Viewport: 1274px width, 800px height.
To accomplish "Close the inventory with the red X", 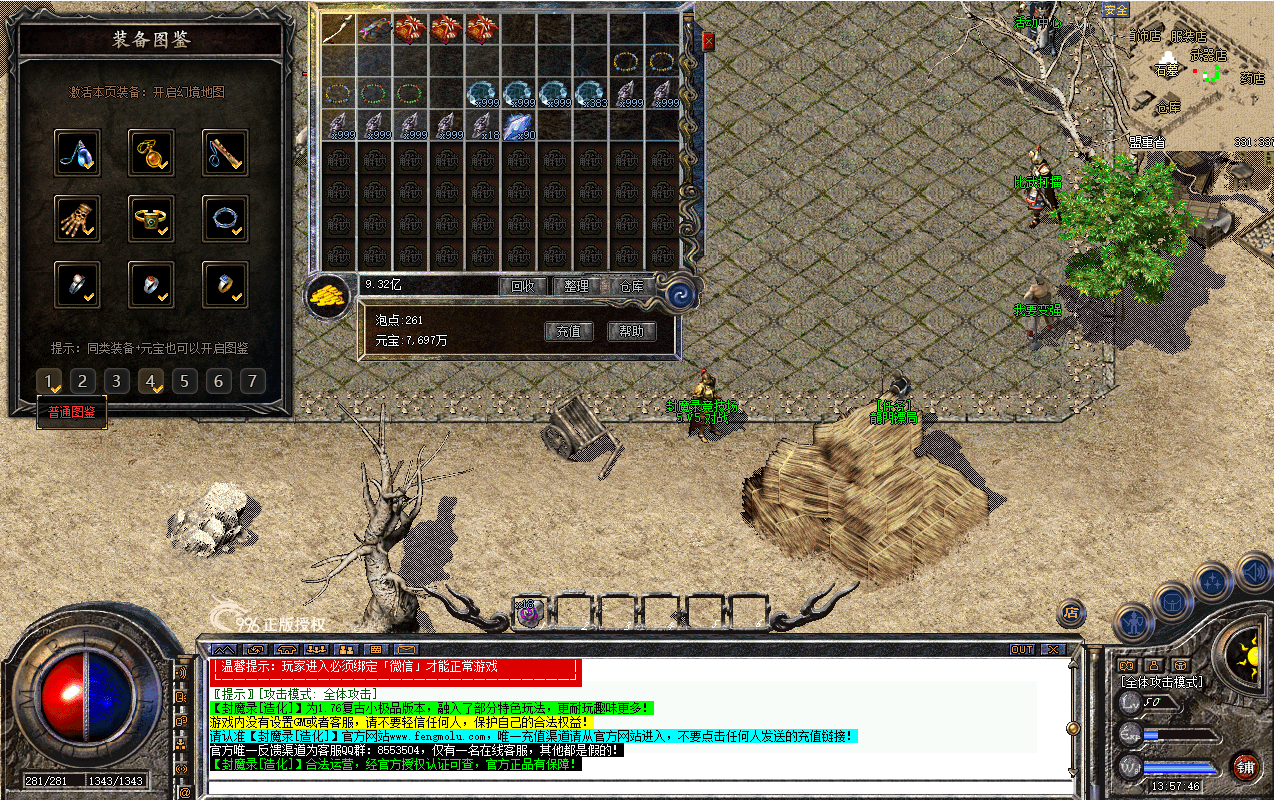I will (709, 41).
